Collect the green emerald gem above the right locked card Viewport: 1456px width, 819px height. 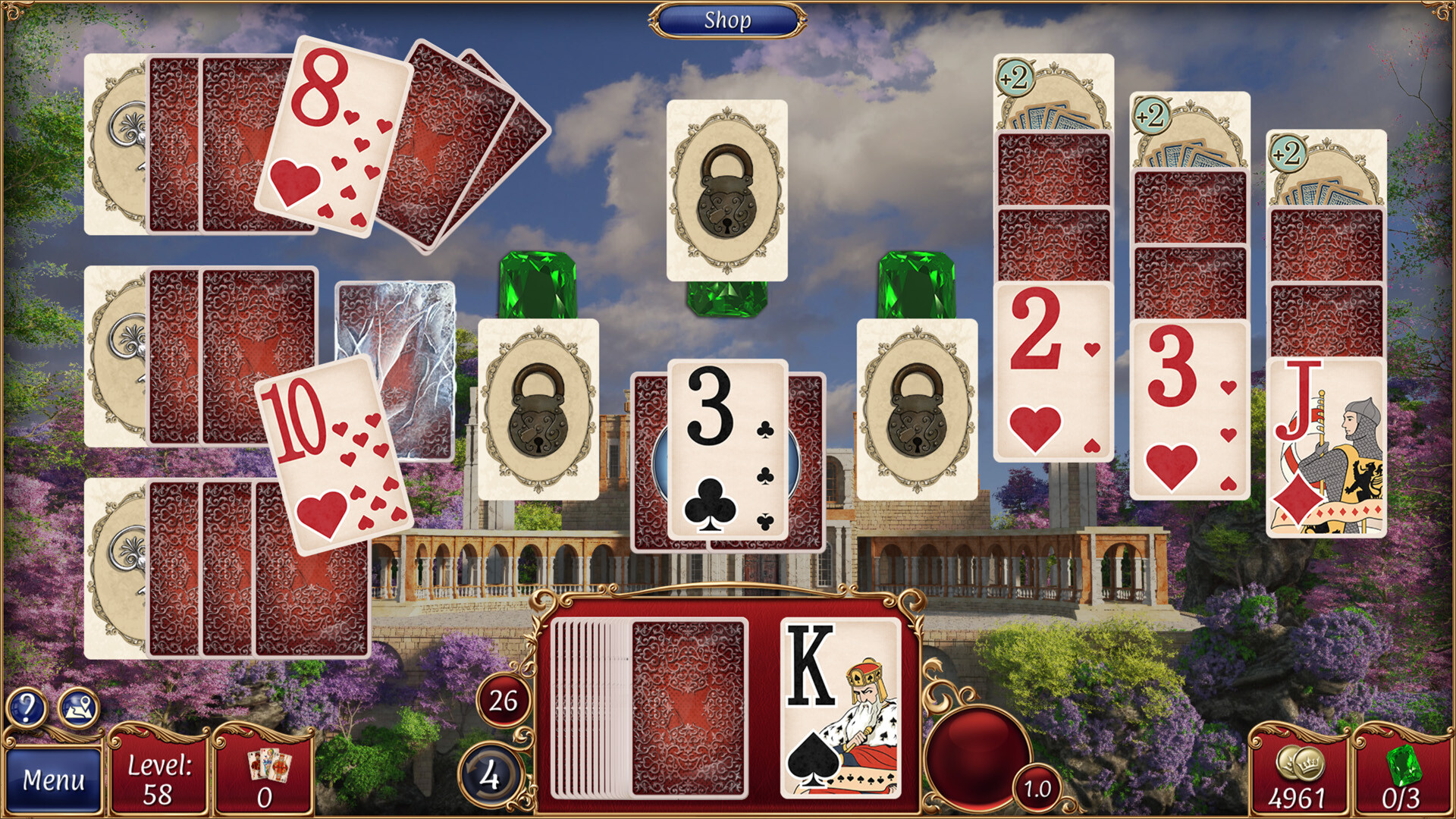click(x=918, y=284)
